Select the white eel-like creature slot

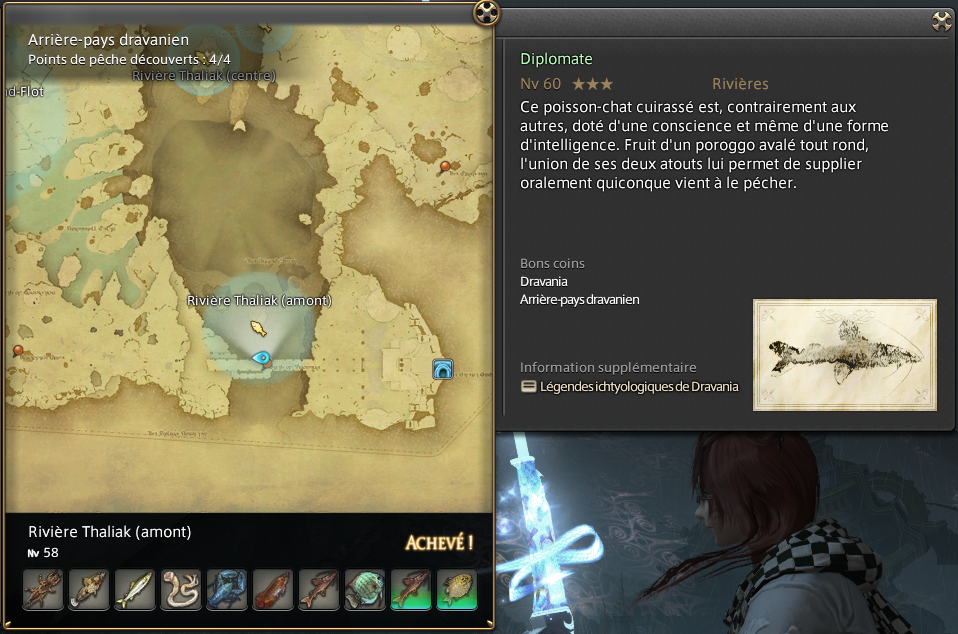(x=181, y=590)
